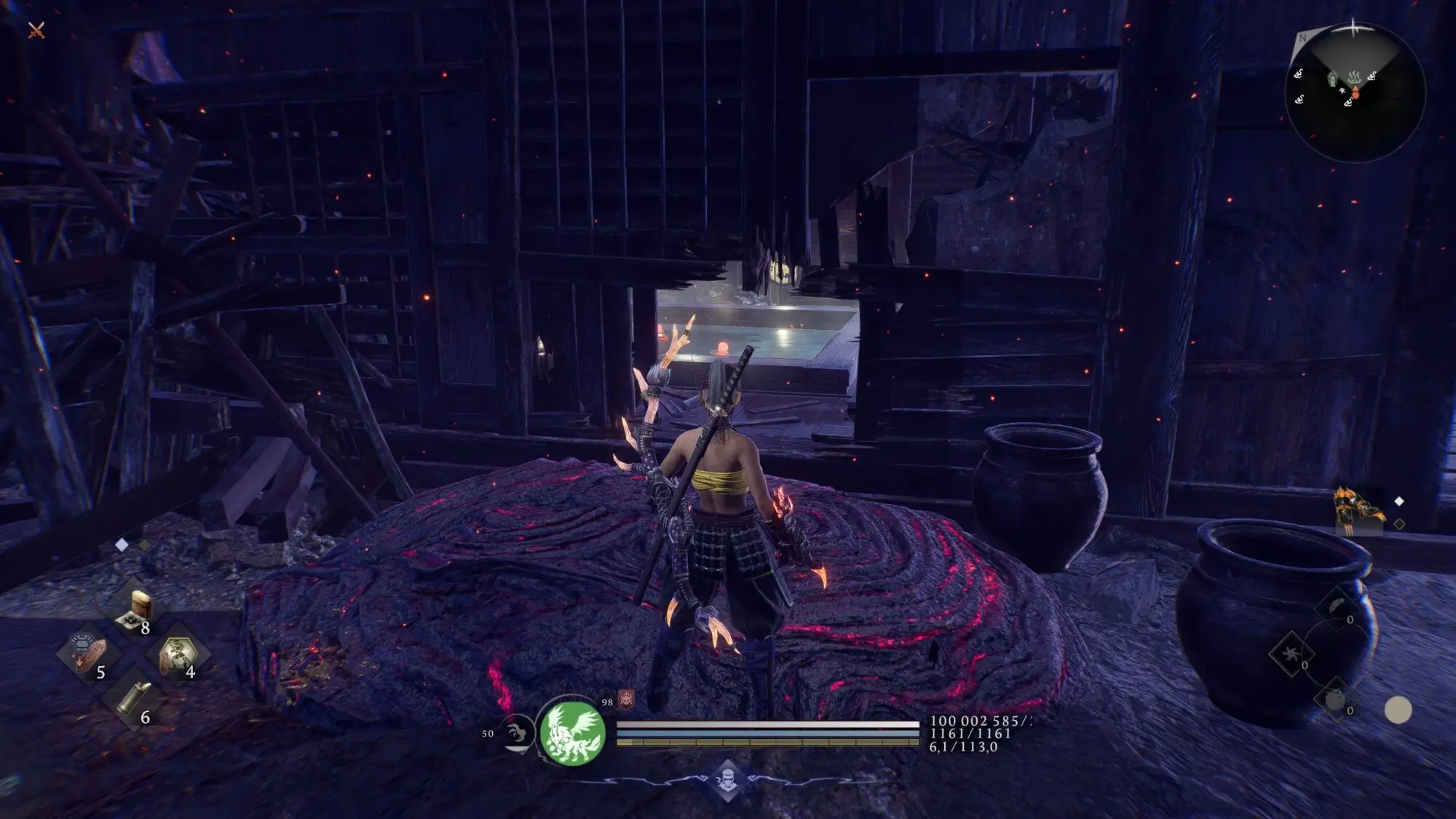Image resolution: width=1456 pixels, height=819 pixels.
Task: Toggle the ninja style diamond icon
Action: 728,781
